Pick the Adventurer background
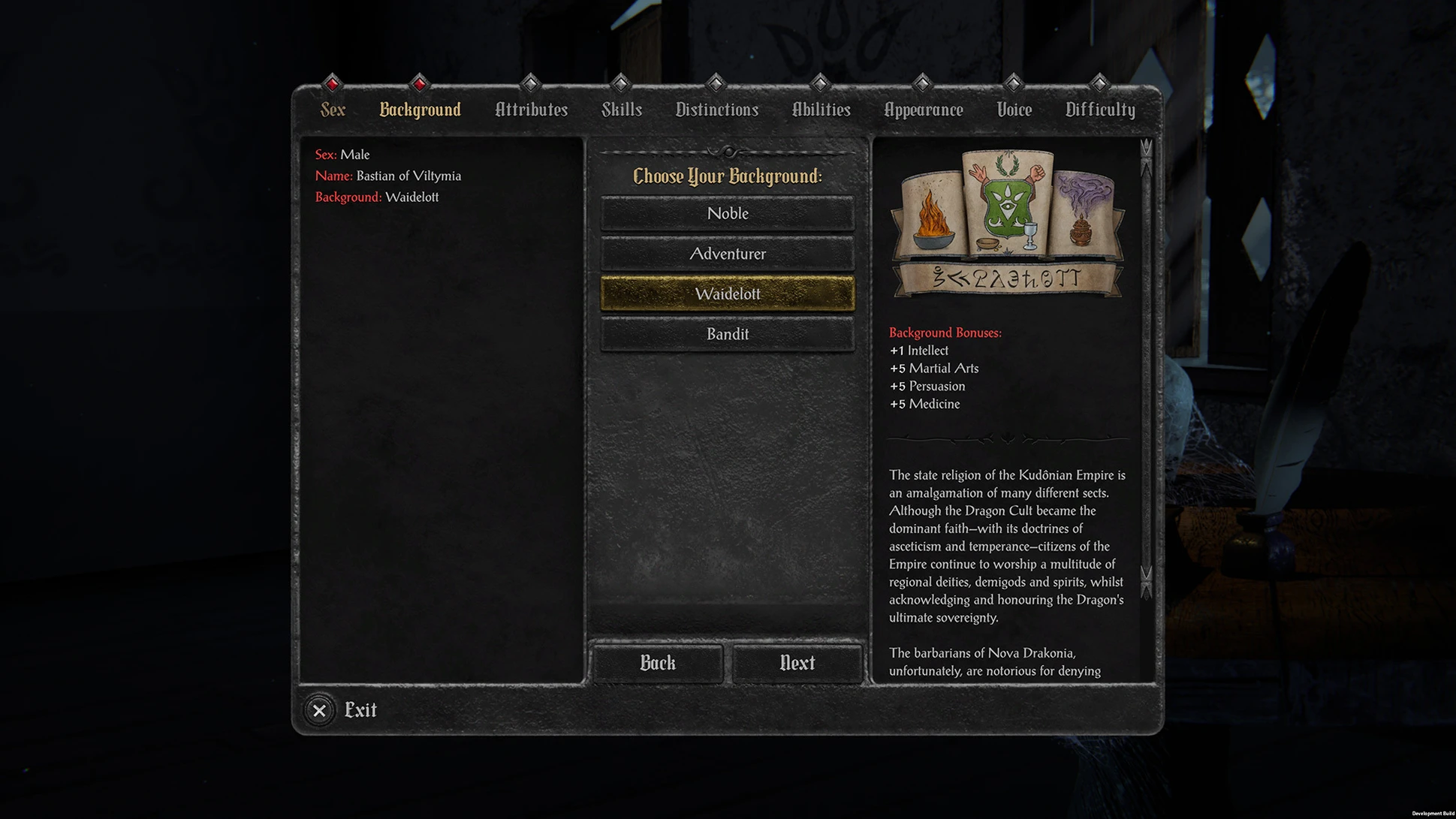The image size is (1456, 819). [x=727, y=254]
